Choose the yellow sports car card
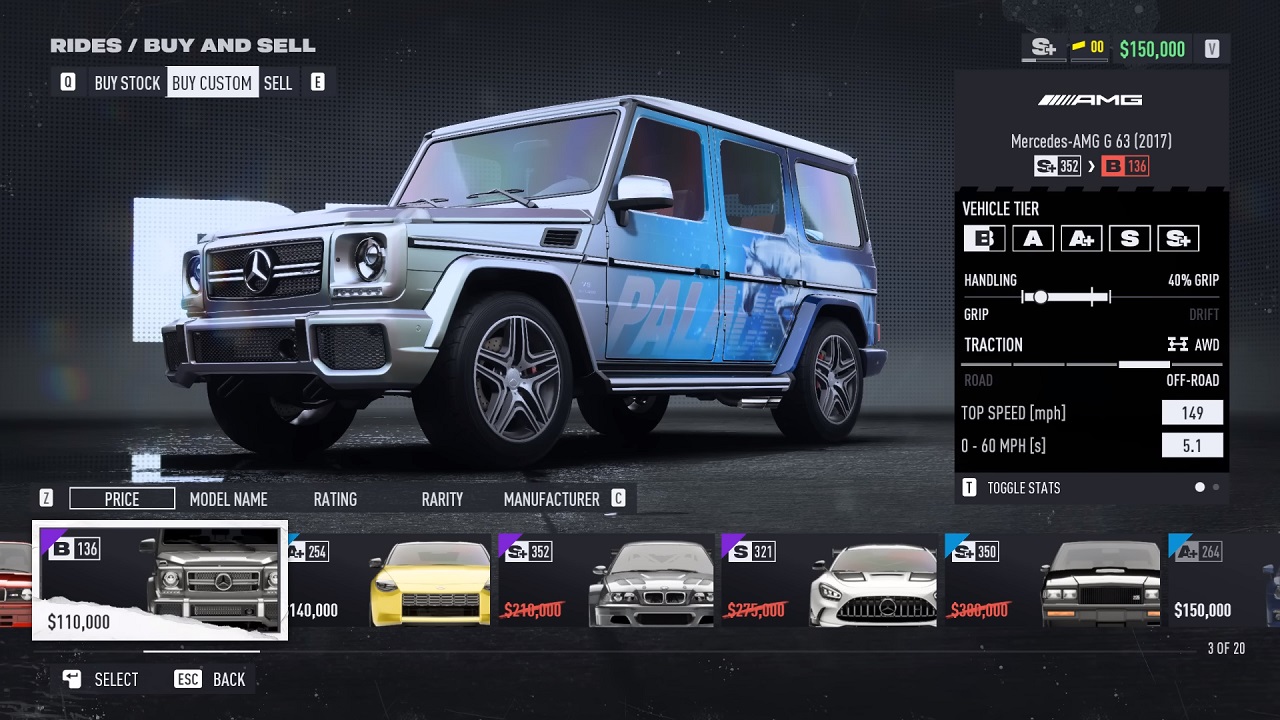 pyautogui.click(x=392, y=582)
